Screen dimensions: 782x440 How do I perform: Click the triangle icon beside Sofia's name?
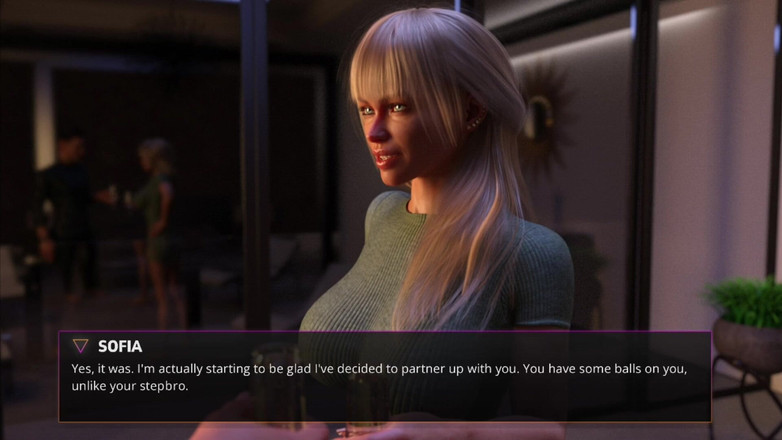coord(80,346)
